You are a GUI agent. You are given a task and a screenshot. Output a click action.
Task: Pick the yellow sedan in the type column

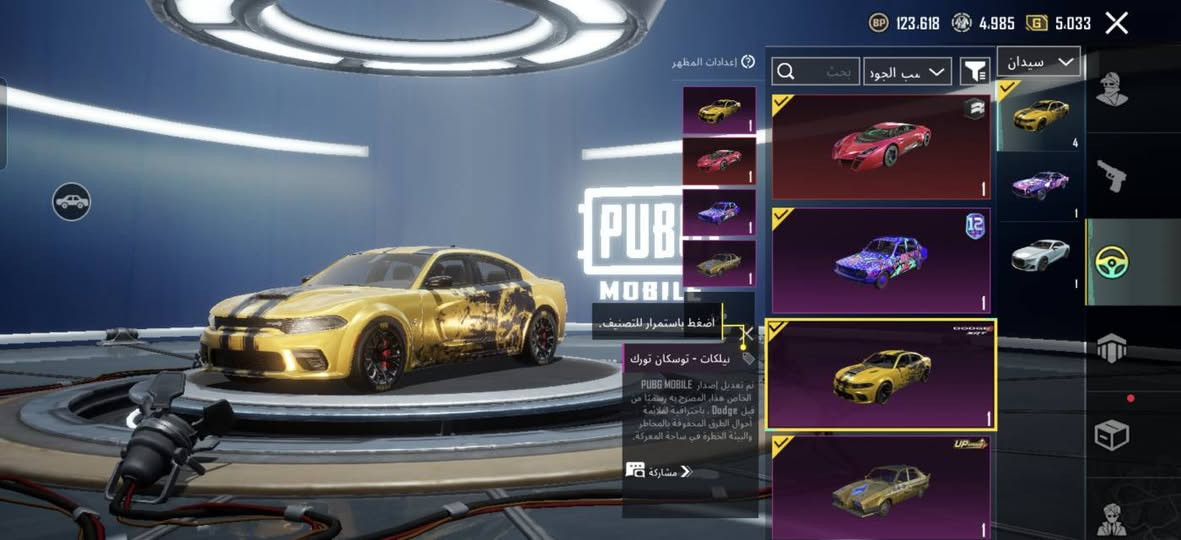click(1040, 116)
